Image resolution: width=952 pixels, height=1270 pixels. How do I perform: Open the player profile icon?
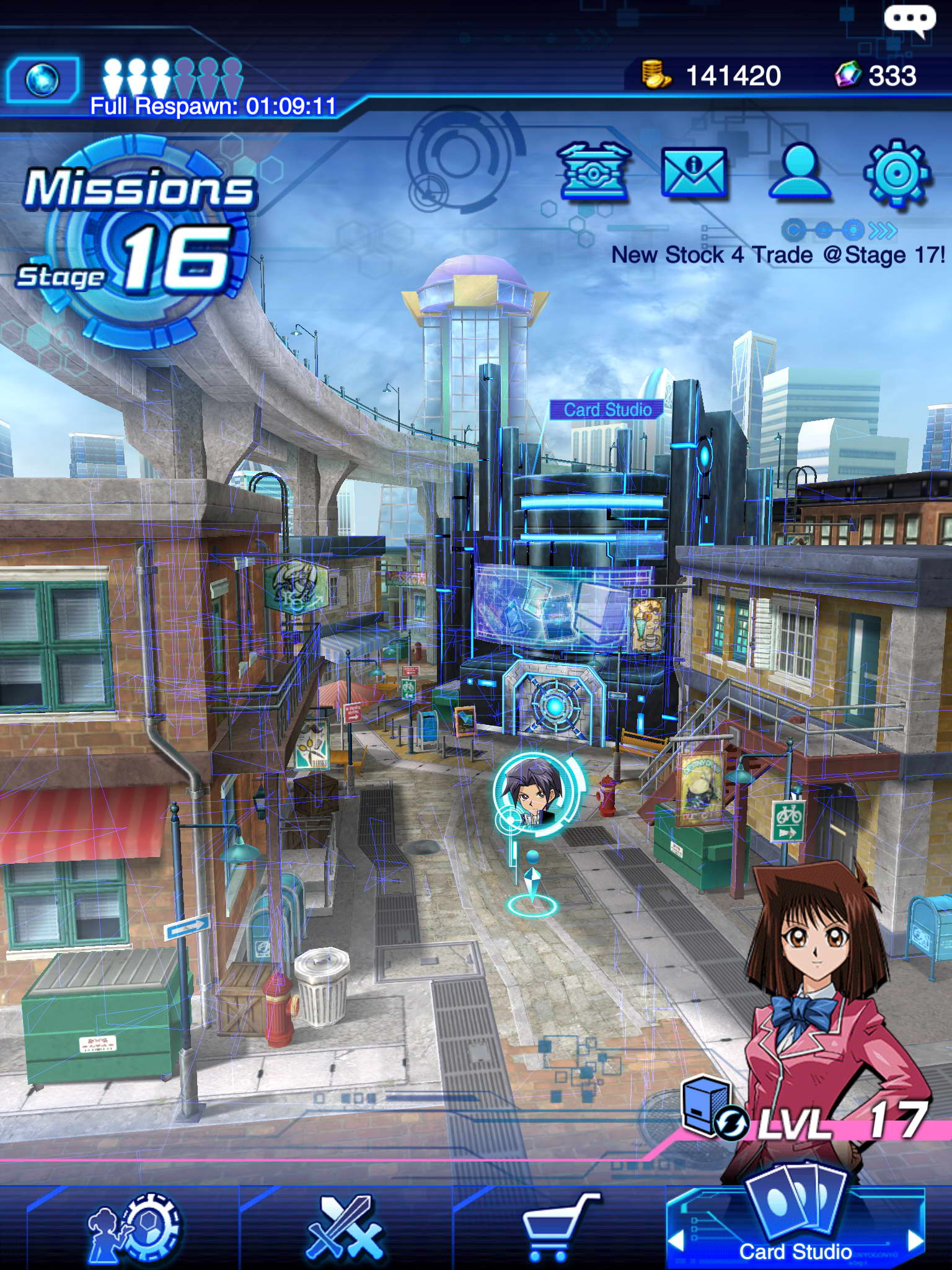798,171
